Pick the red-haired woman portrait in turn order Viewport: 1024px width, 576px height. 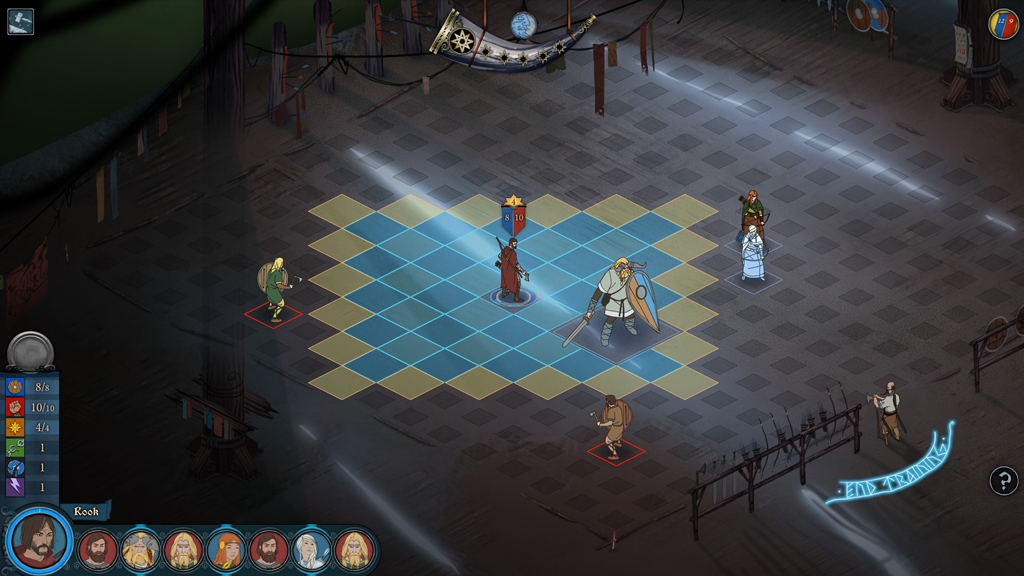point(226,549)
